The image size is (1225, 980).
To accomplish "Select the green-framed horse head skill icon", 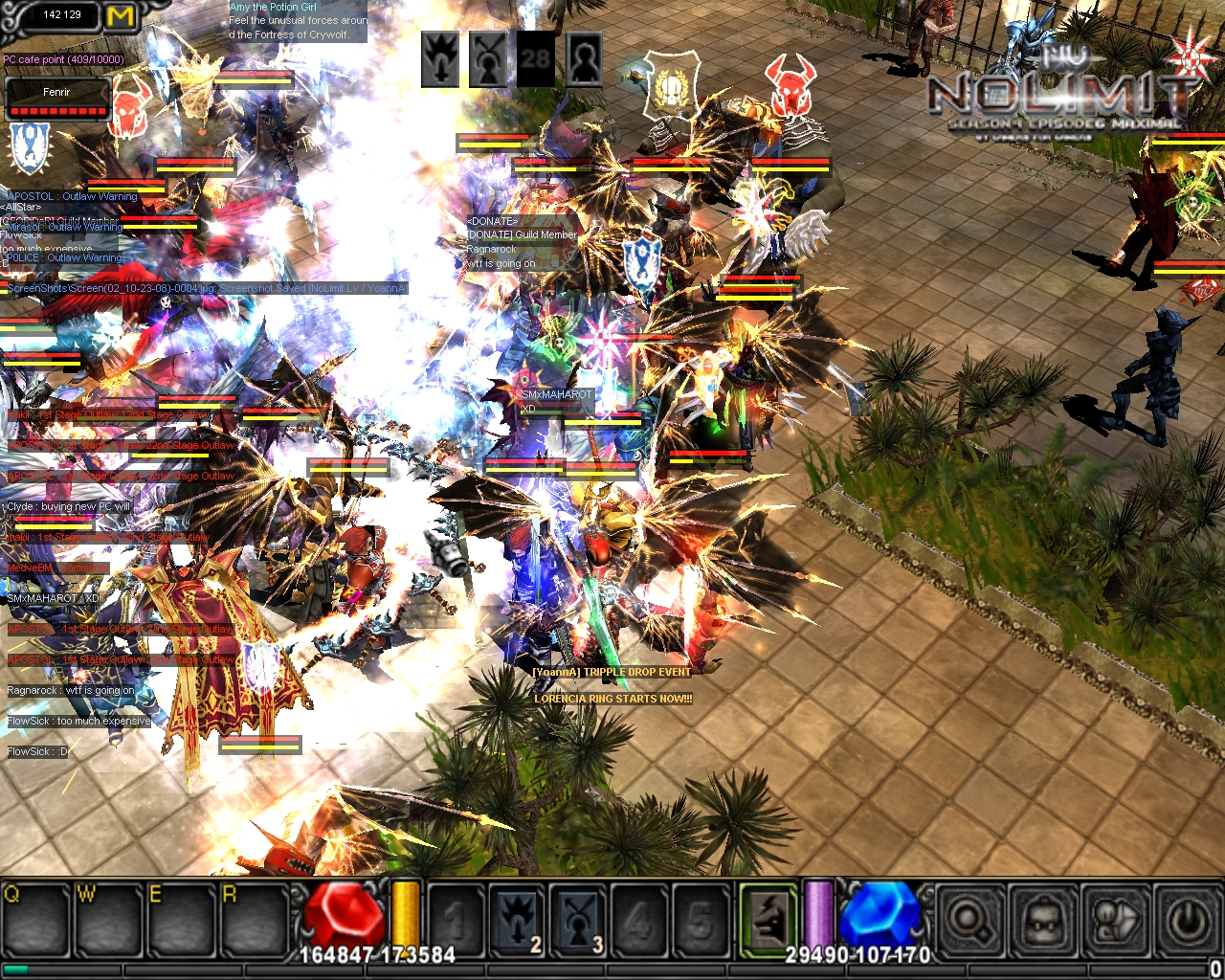I will tap(768, 921).
